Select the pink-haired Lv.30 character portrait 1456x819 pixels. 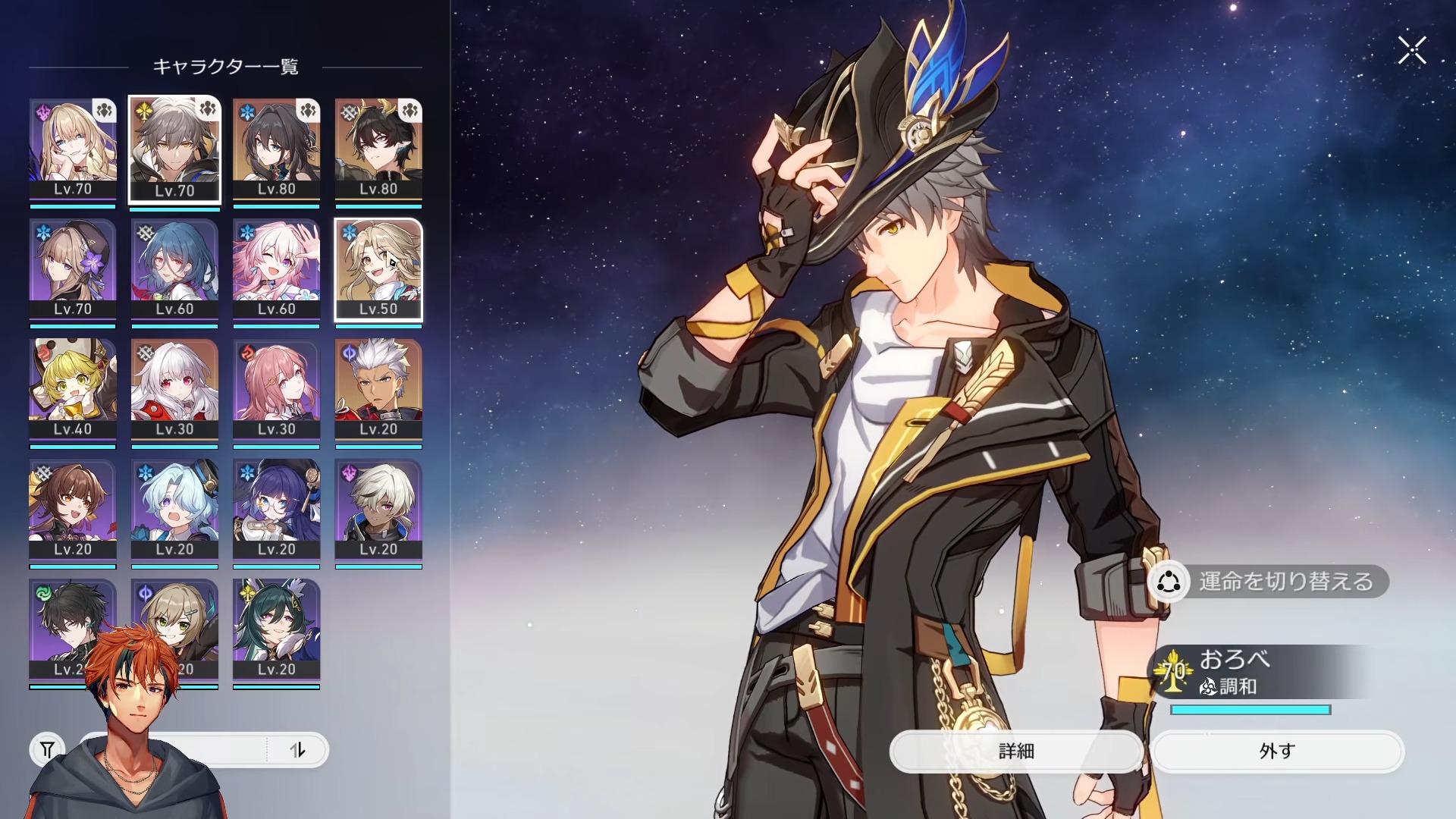pos(276,389)
